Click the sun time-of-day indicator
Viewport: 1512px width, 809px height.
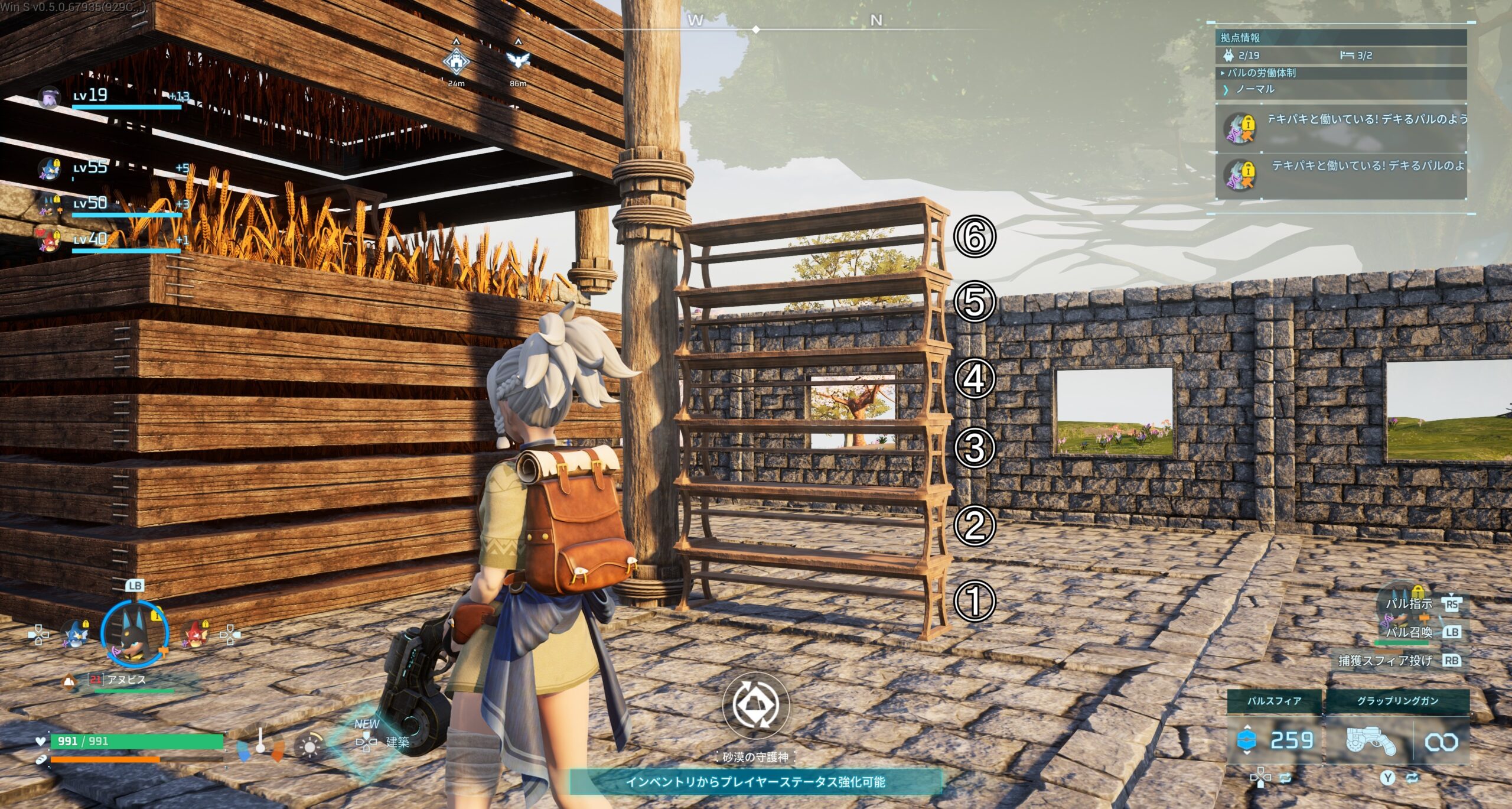coord(309,746)
